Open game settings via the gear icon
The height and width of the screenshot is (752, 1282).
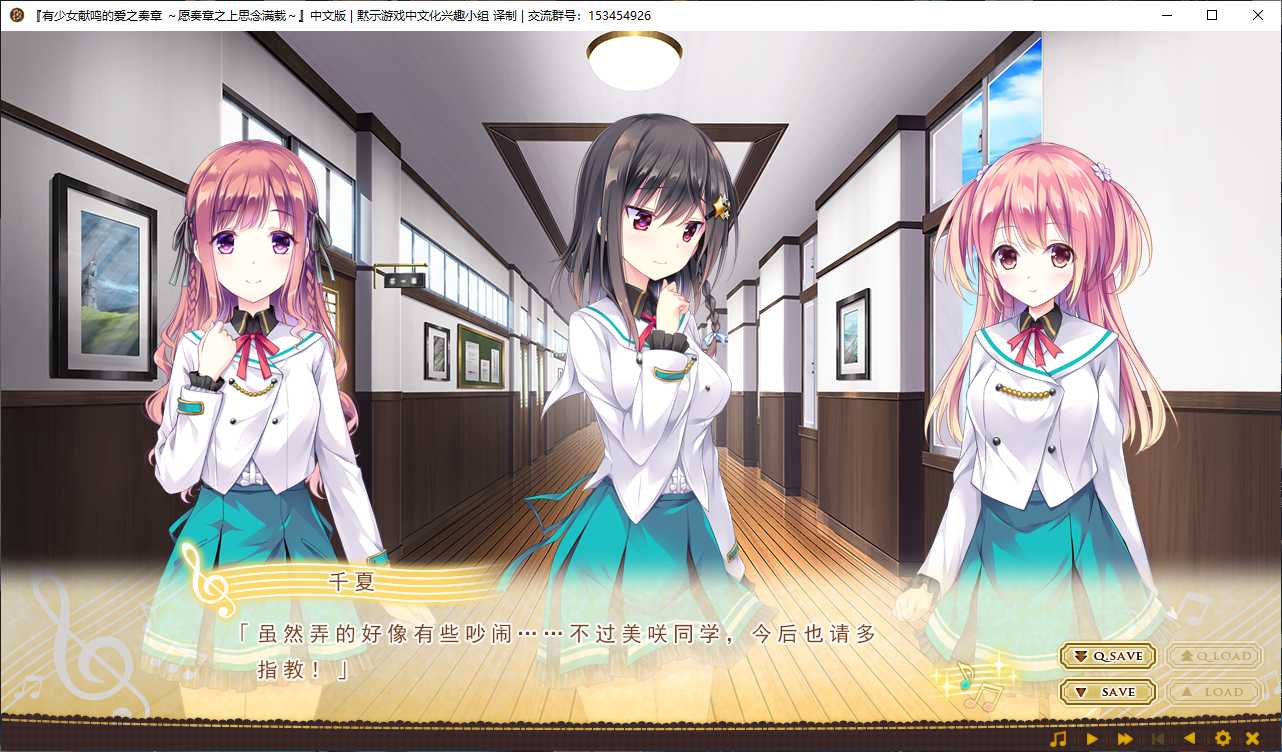tap(1222, 738)
